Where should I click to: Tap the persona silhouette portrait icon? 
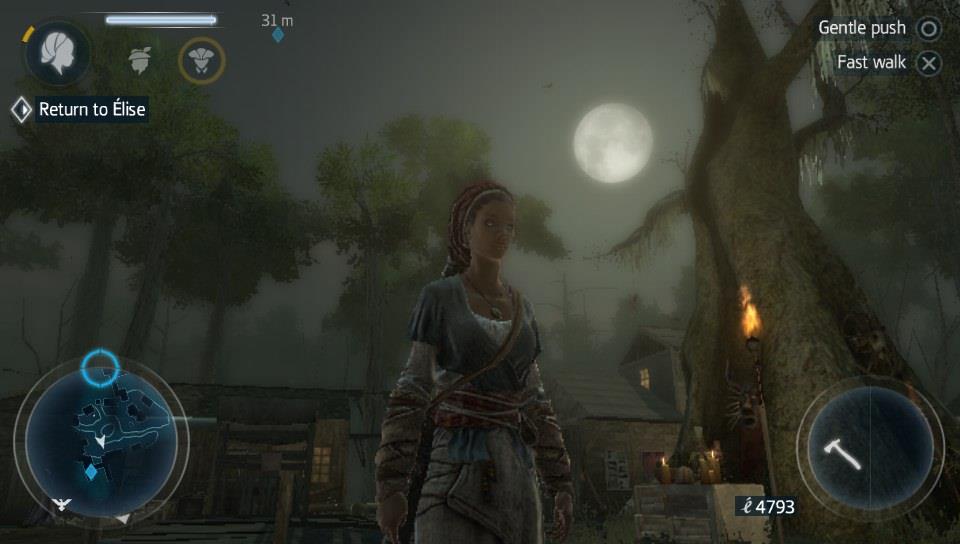pos(57,54)
